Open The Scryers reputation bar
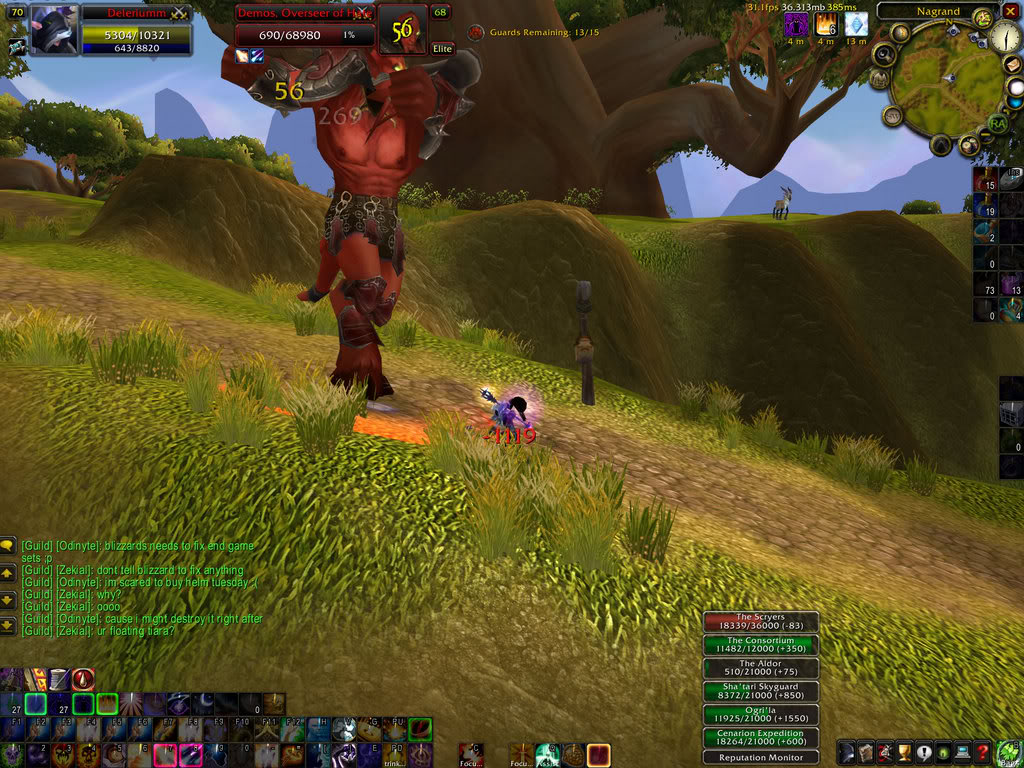The image size is (1024, 768). pyautogui.click(x=760, y=623)
